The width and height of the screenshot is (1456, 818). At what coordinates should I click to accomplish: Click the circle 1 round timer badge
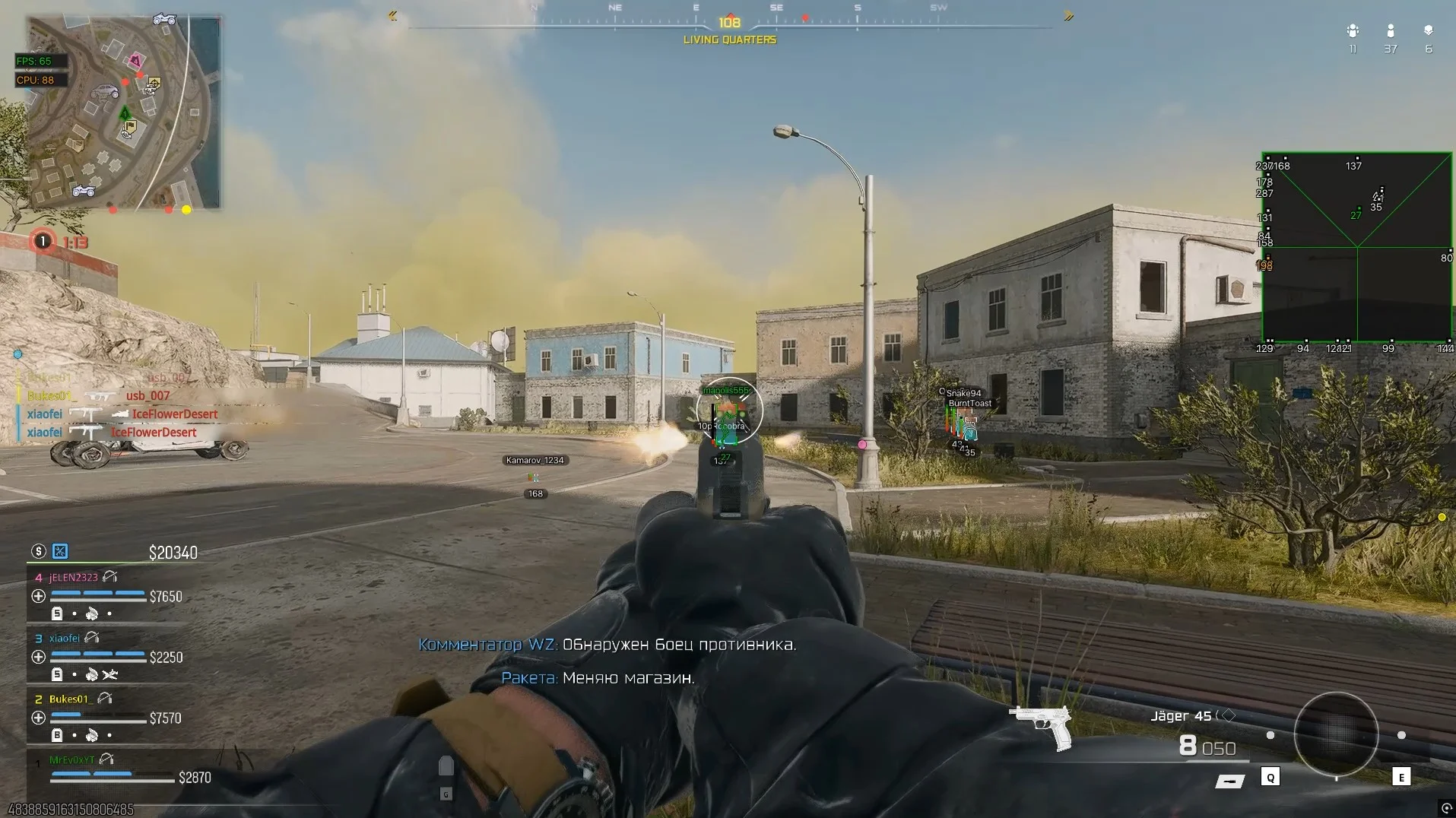[43, 241]
